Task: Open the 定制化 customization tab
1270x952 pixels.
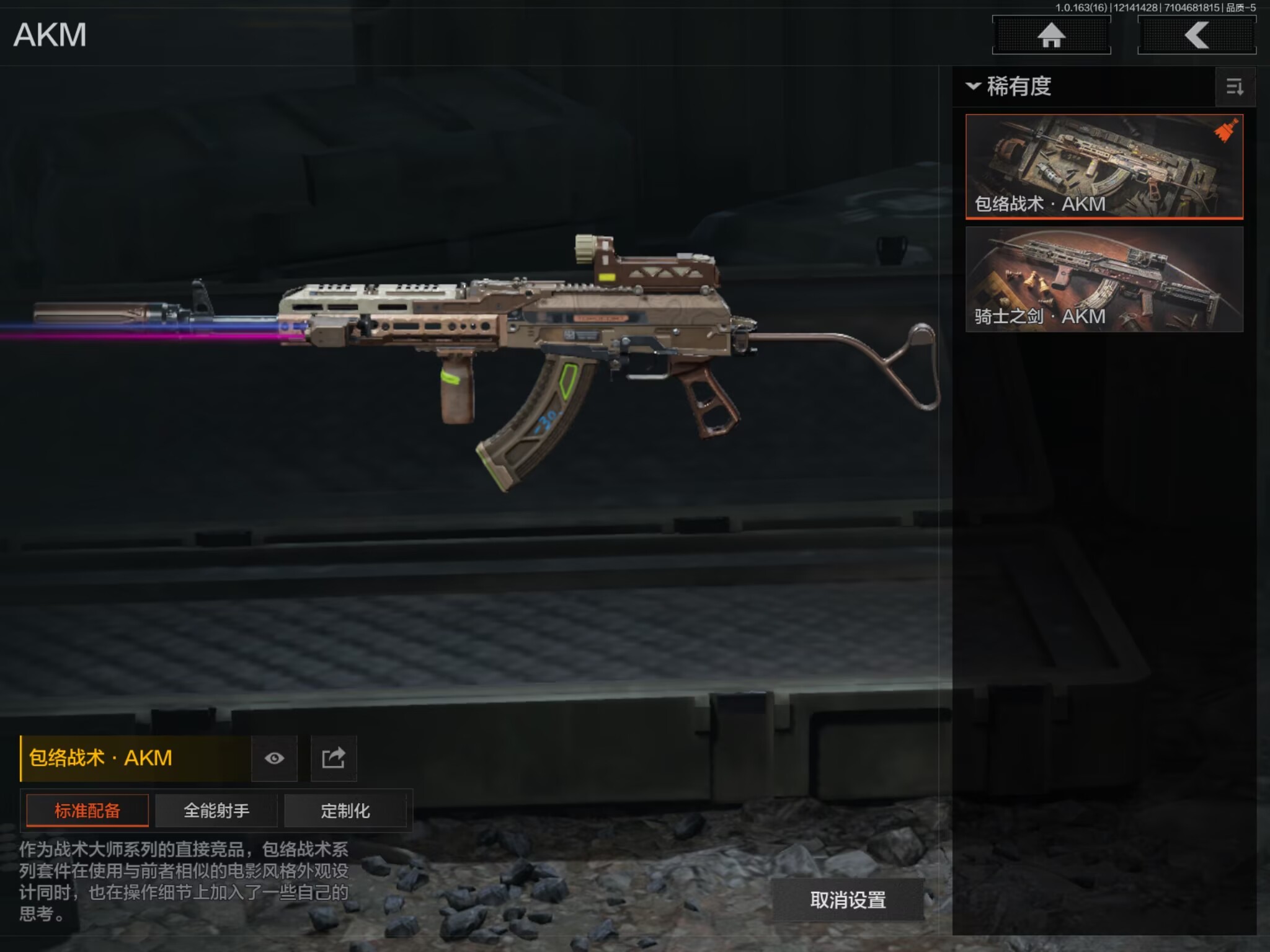Action: [x=345, y=811]
